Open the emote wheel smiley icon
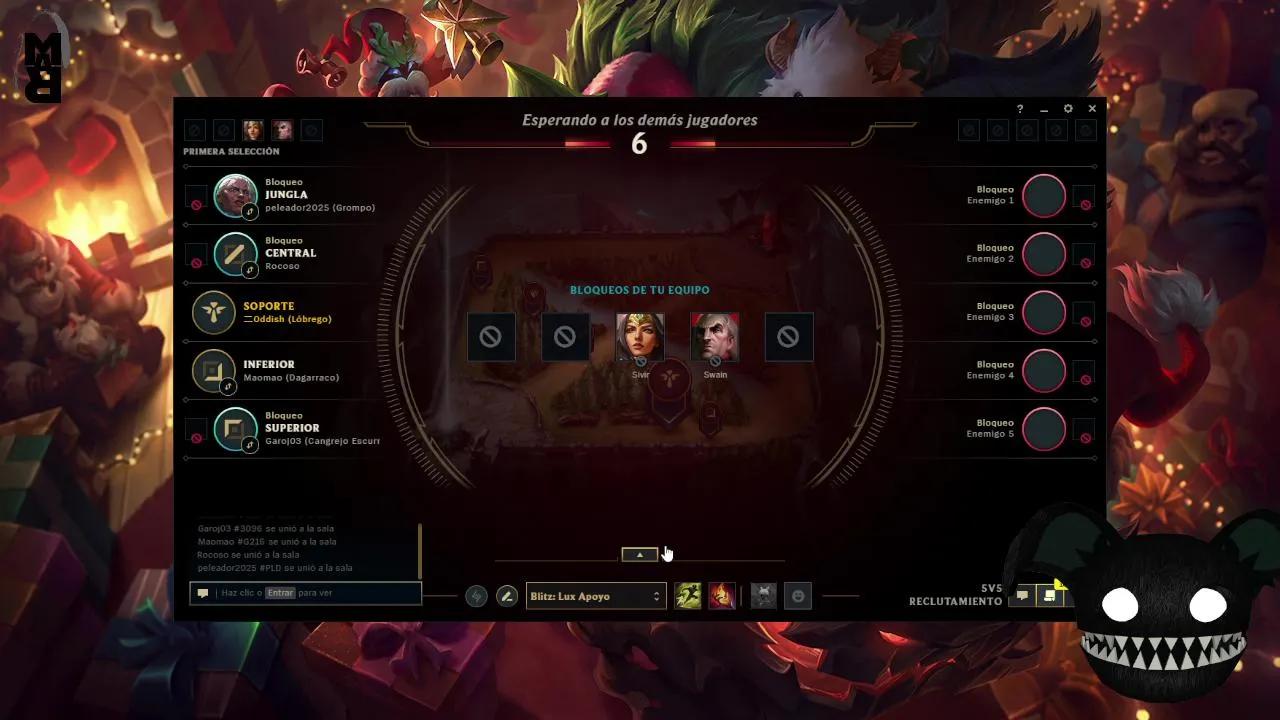1280x720 pixels. tap(798, 595)
